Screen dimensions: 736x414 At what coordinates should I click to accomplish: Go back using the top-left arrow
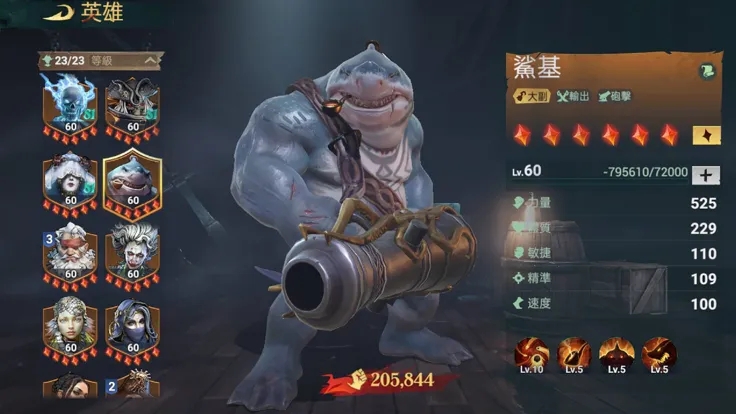point(58,11)
